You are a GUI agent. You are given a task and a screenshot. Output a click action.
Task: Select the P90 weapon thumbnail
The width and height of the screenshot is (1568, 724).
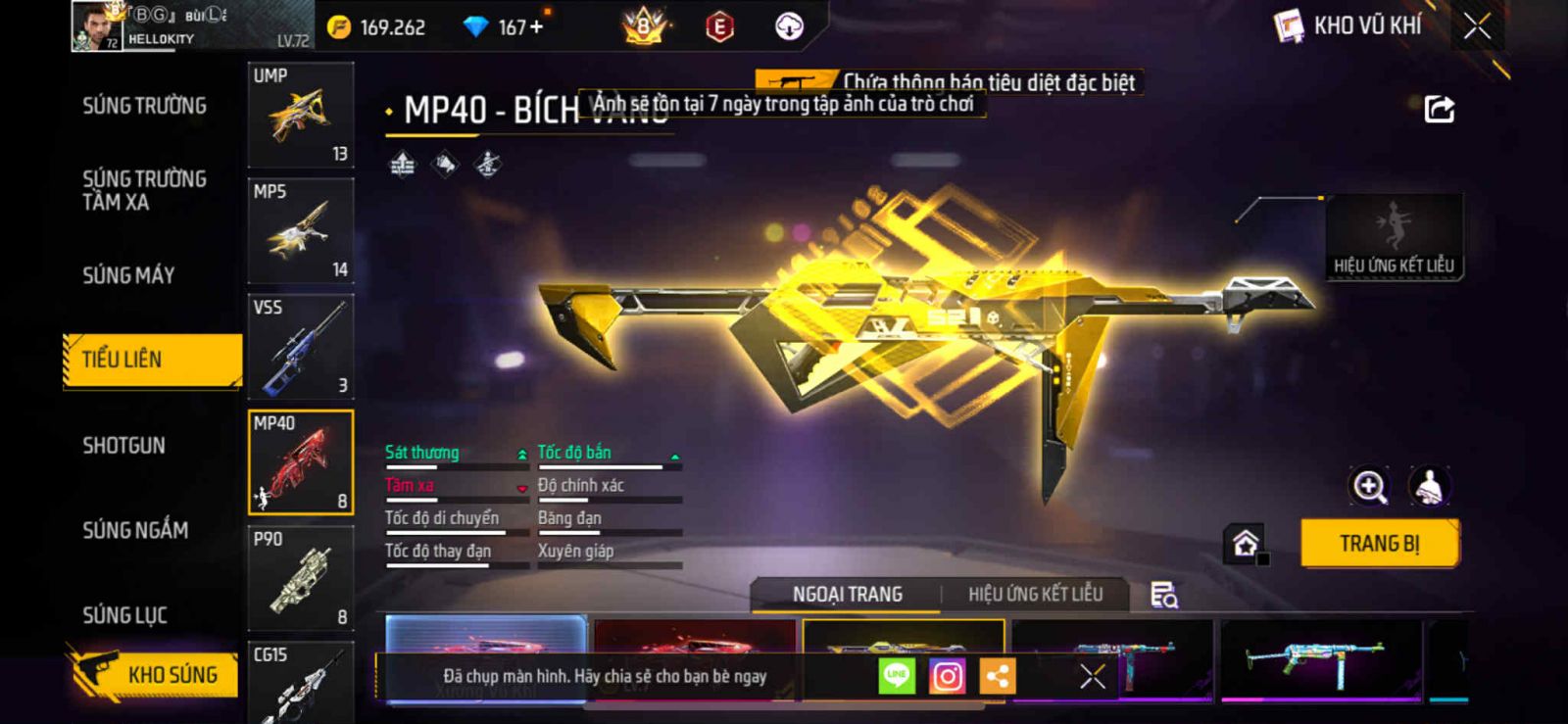(301, 578)
